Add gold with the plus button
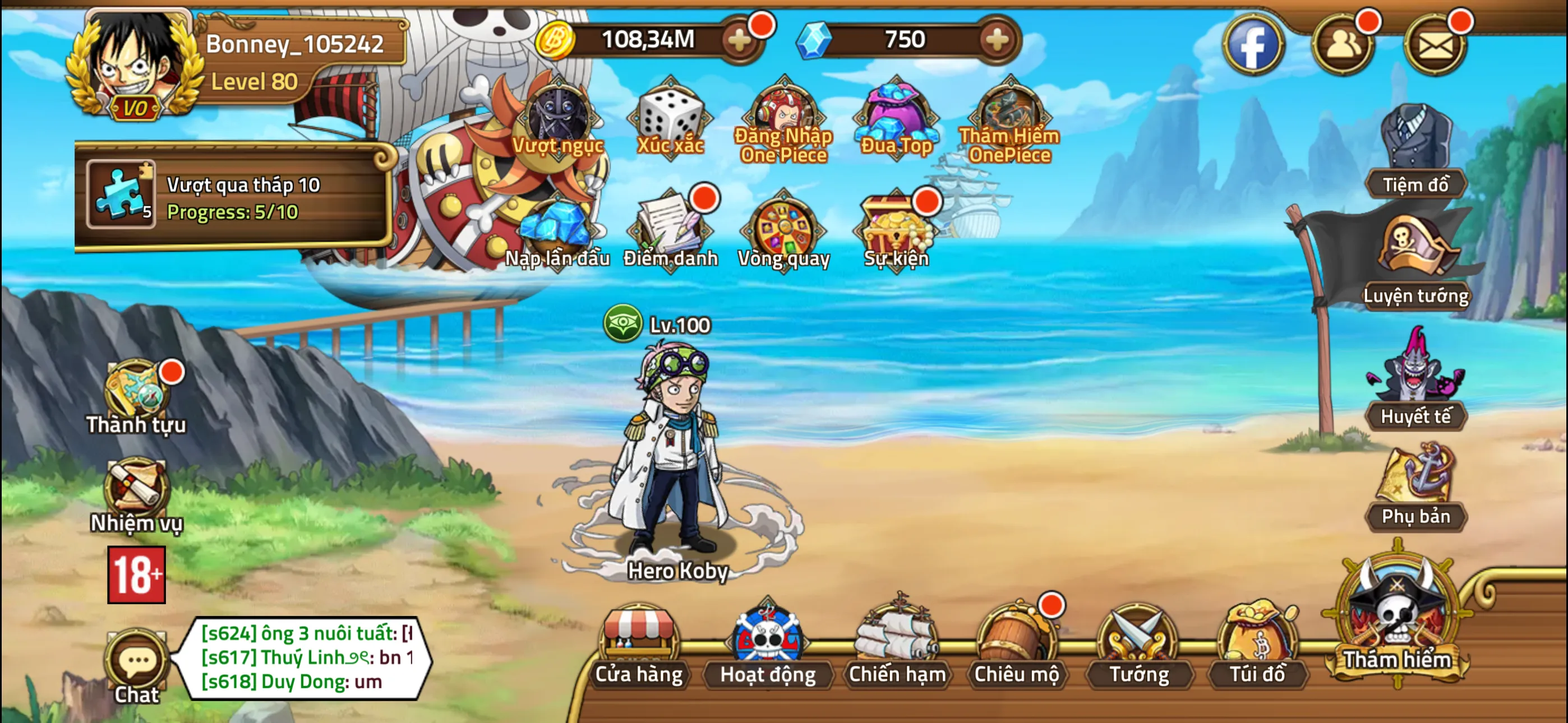The image size is (1568, 723). coord(739,40)
